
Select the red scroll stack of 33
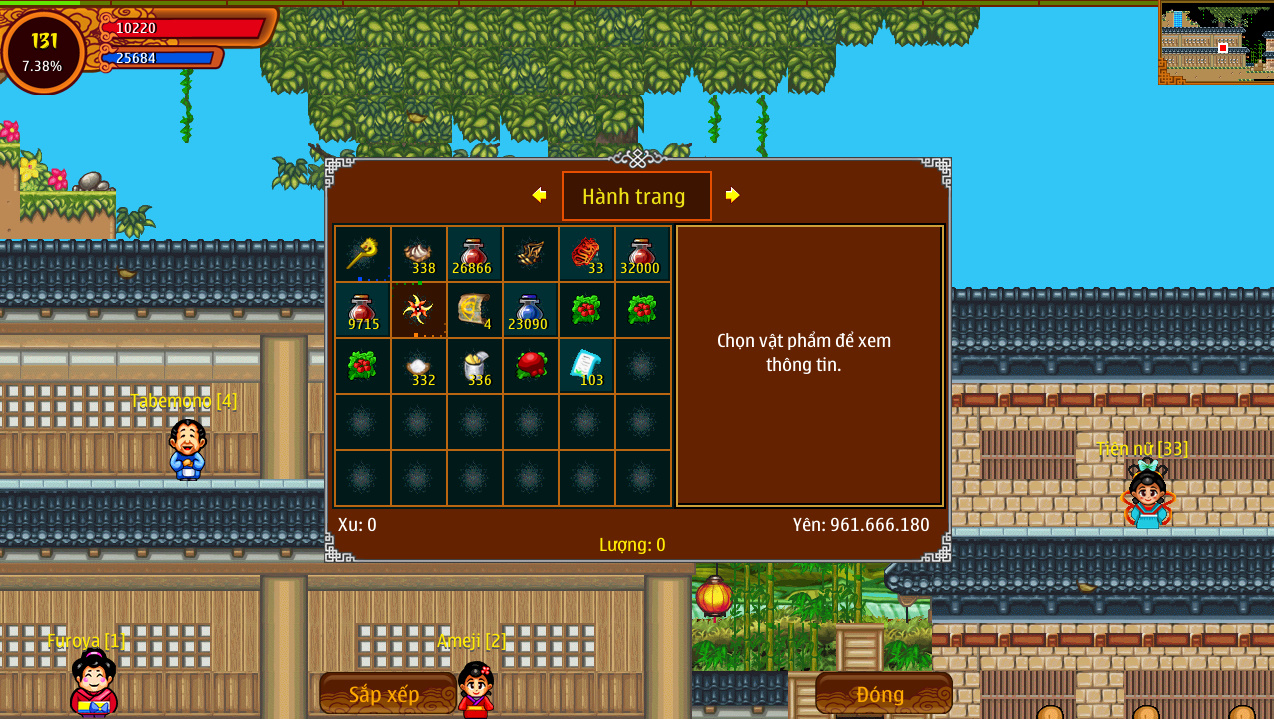[x=586, y=254]
